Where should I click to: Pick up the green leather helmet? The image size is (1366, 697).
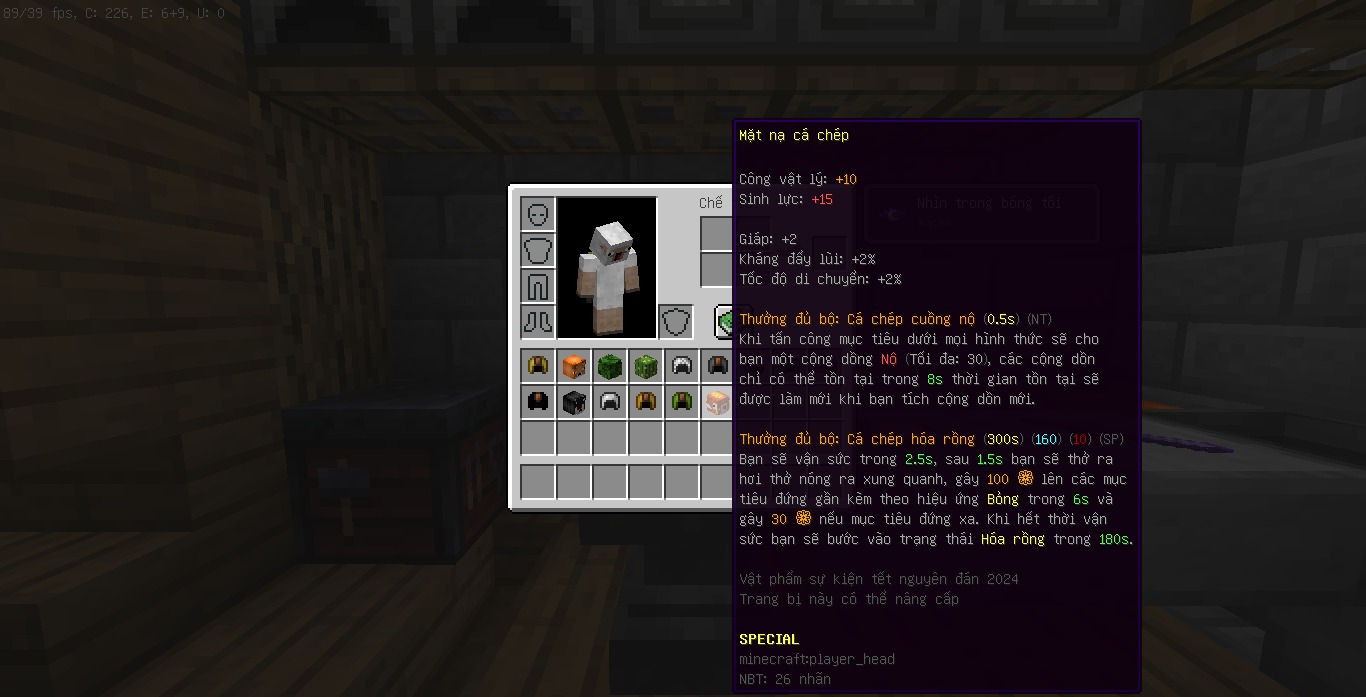(x=682, y=402)
